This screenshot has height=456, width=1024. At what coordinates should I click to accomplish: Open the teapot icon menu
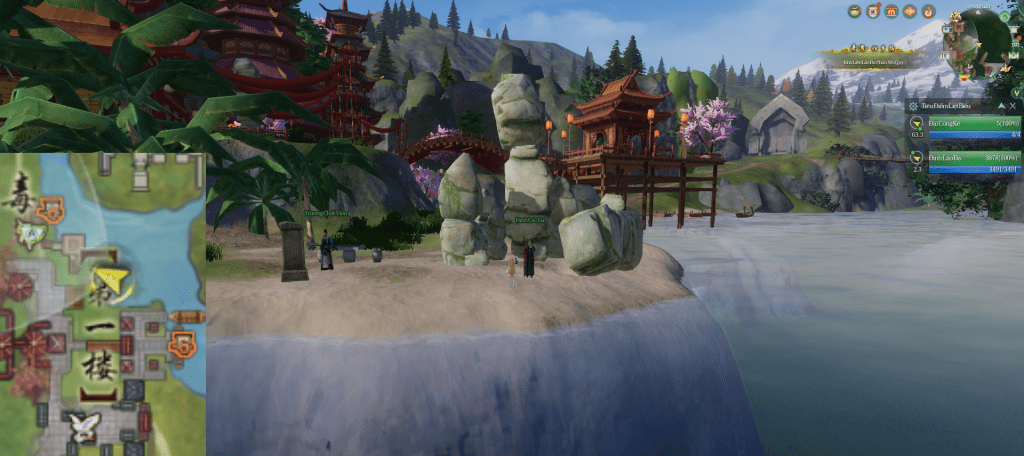point(856,11)
